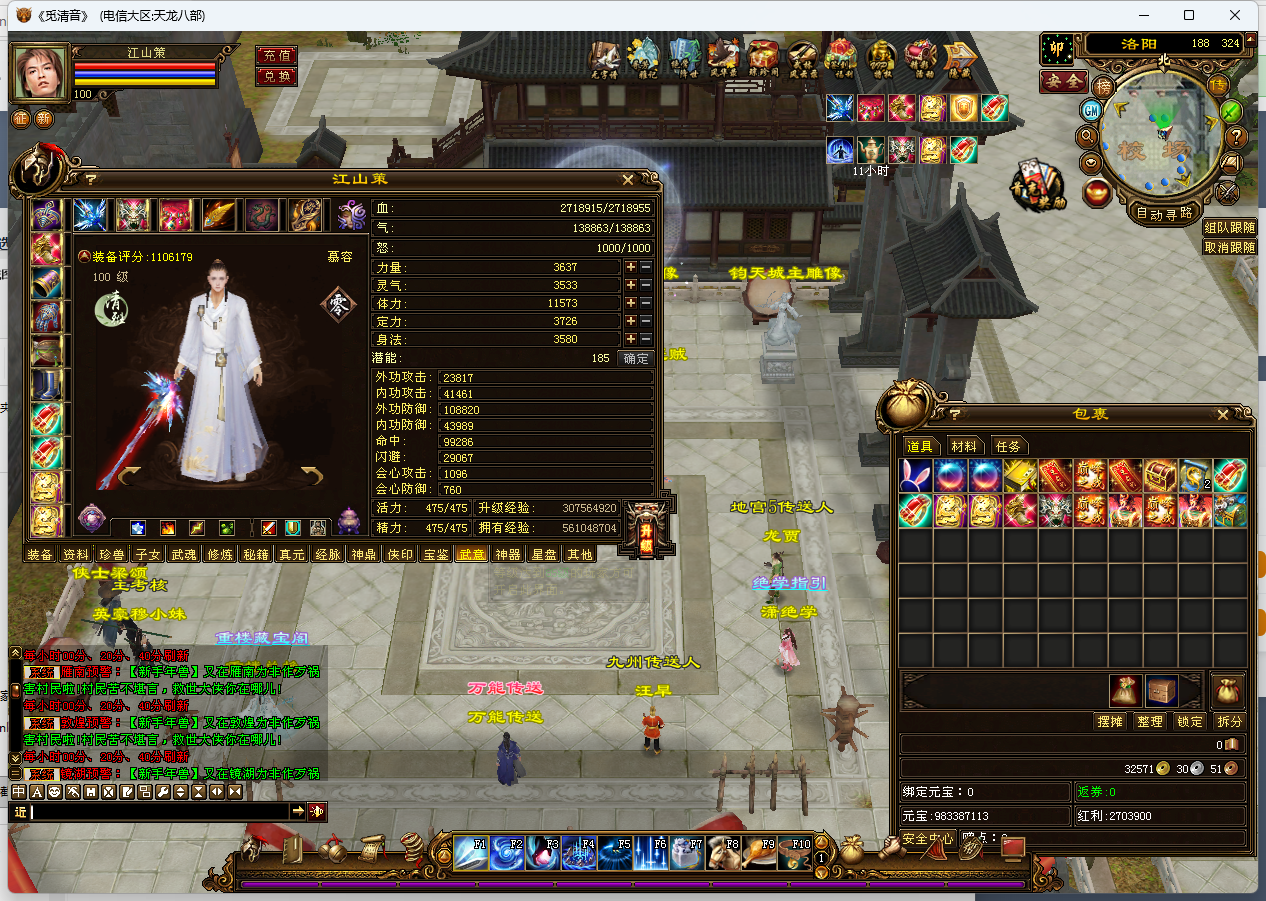Click the 摆摊 stall button
Image resolution: width=1266 pixels, height=901 pixels.
[1111, 721]
